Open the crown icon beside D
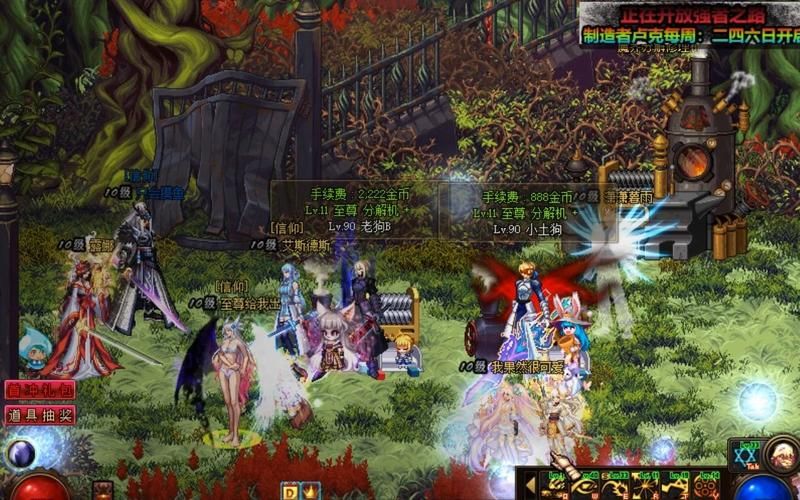The height and width of the screenshot is (500, 800). [306, 490]
